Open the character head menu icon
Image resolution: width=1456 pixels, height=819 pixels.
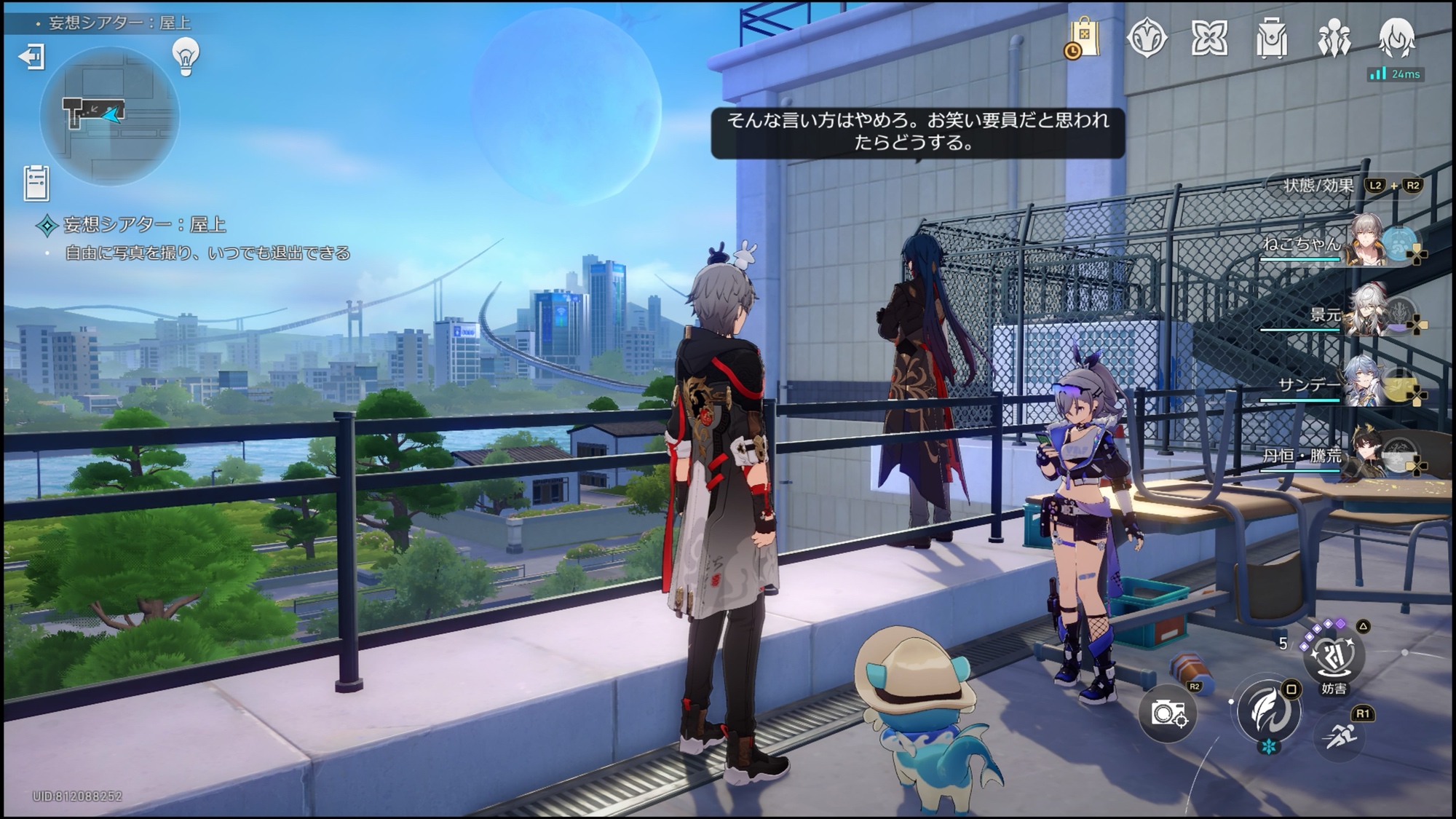[x=1396, y=38]
